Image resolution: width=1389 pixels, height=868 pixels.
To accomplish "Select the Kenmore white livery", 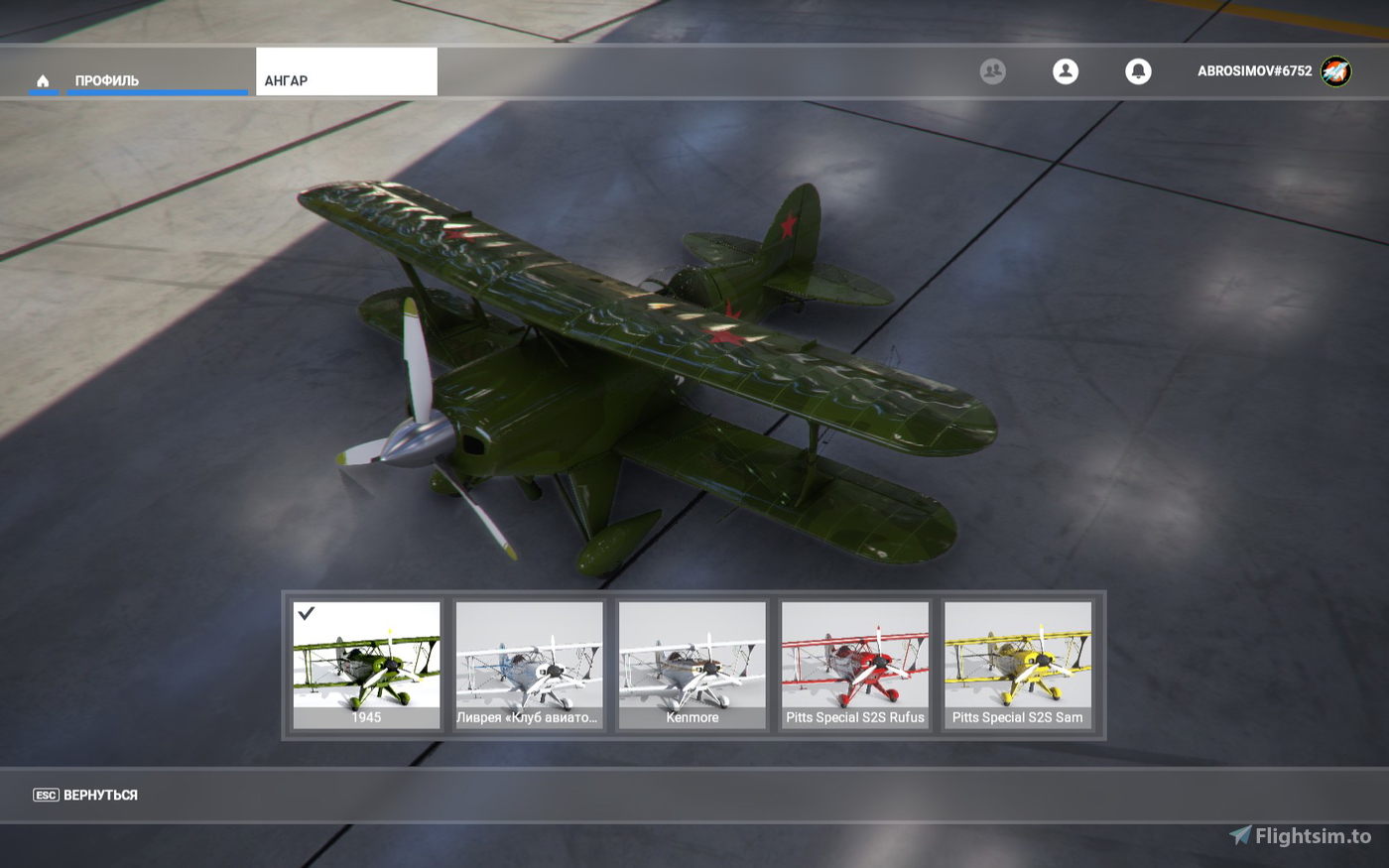I will click(x=692, y=663).
